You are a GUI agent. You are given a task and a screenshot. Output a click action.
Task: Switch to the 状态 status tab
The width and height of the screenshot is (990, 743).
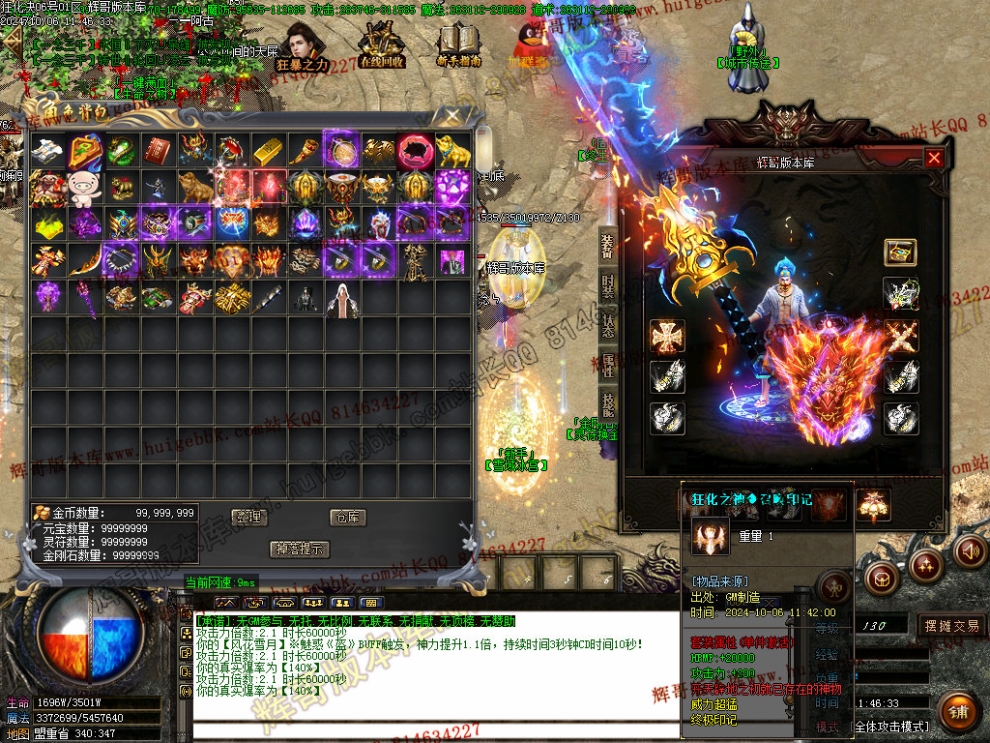(608, 325)
